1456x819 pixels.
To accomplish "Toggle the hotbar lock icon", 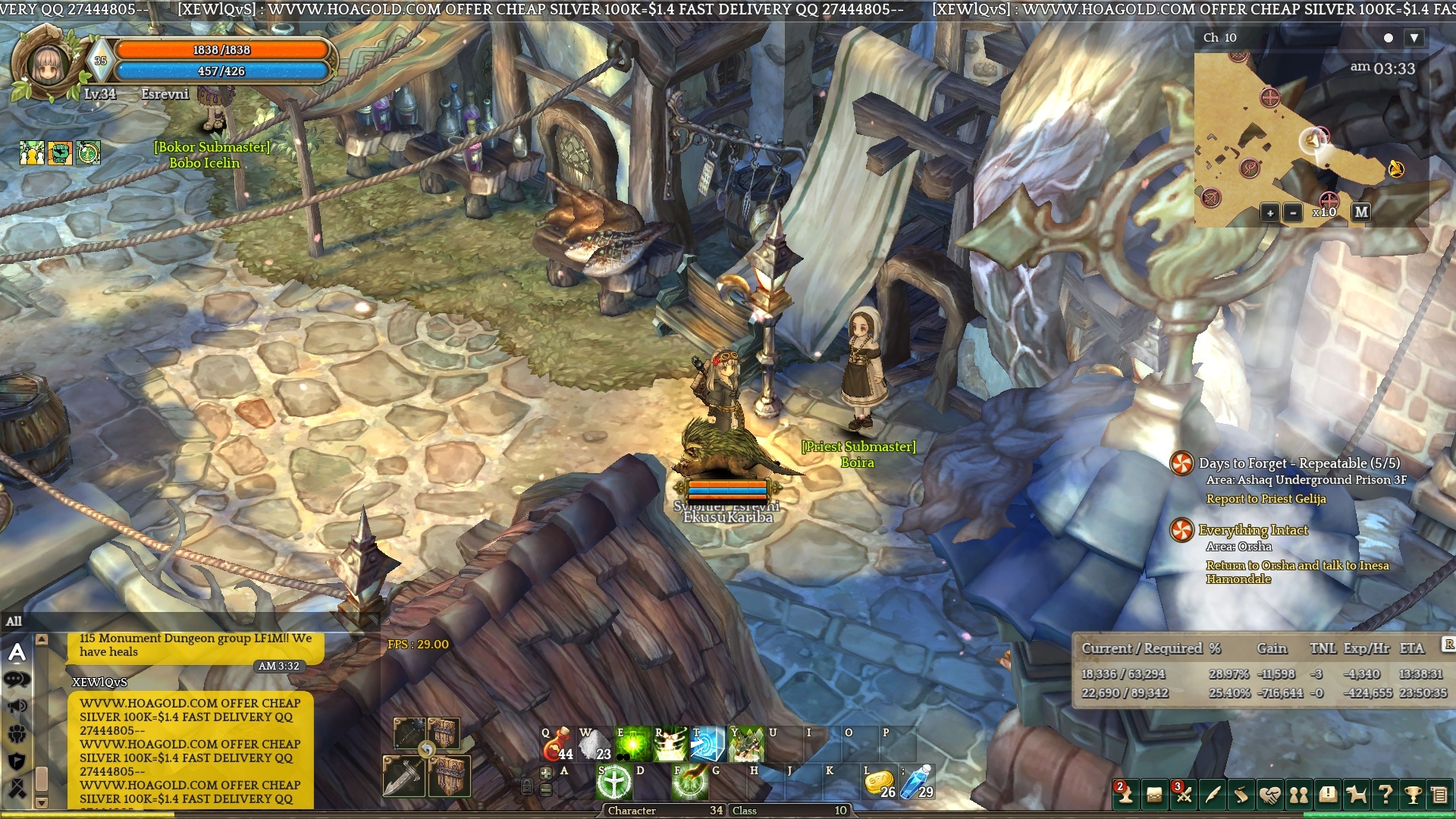I will [527, 786].
